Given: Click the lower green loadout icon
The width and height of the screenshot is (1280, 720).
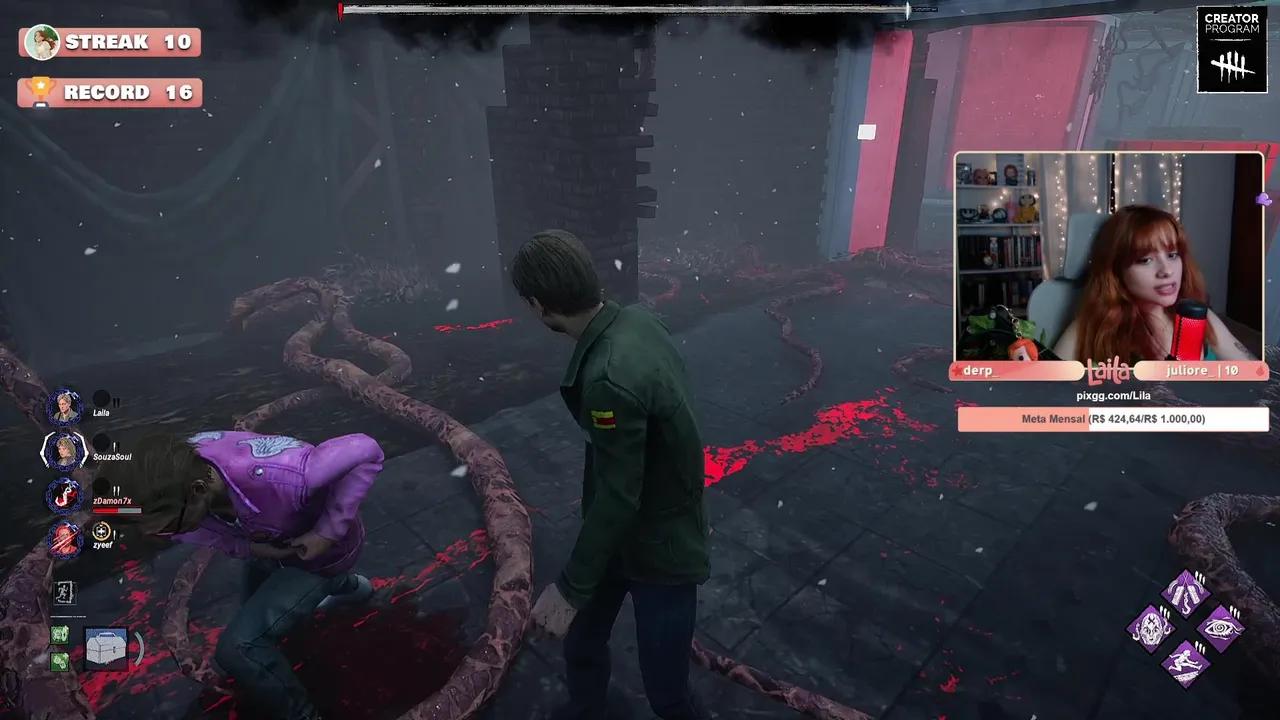Looking at the screenshot, I should (62, 660).
